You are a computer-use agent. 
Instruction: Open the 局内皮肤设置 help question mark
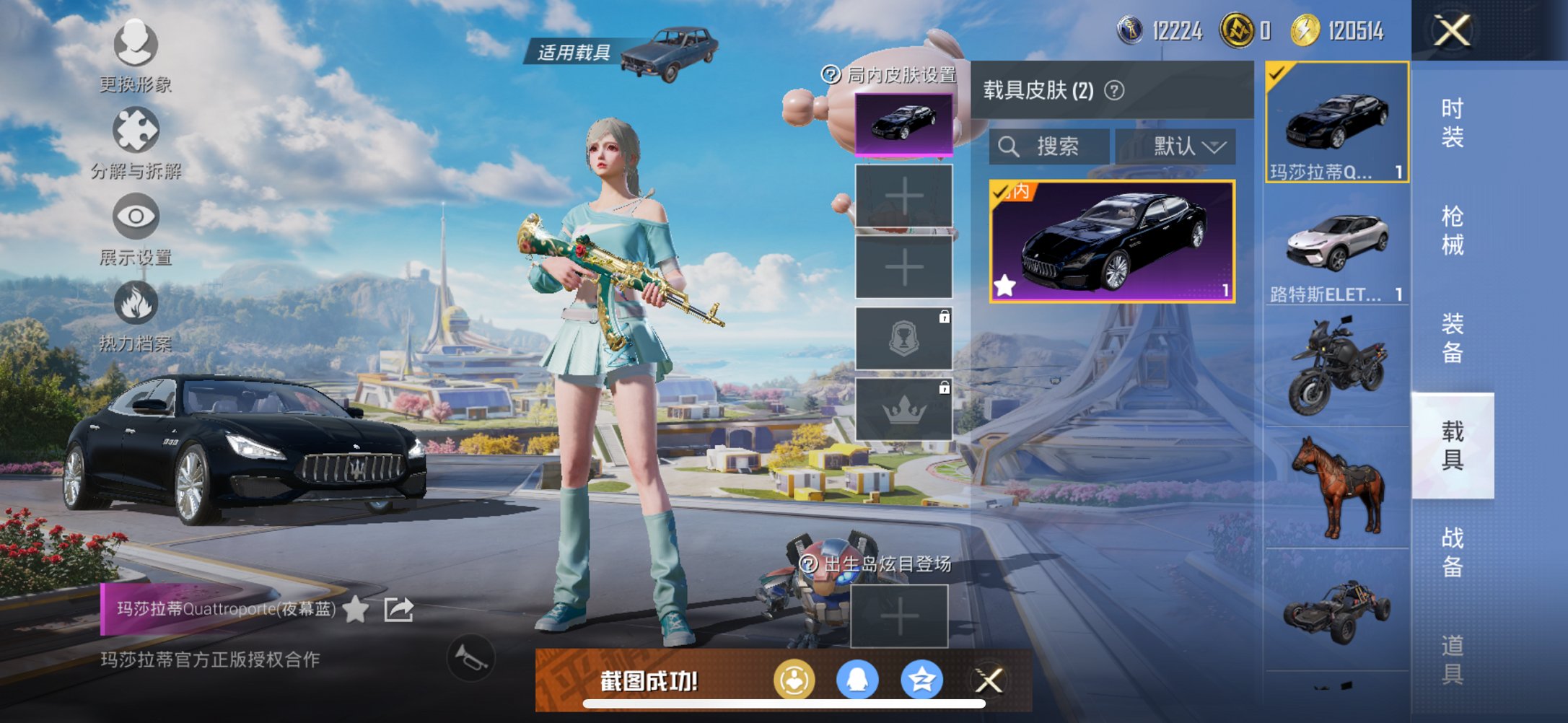[x=830, y=74]
